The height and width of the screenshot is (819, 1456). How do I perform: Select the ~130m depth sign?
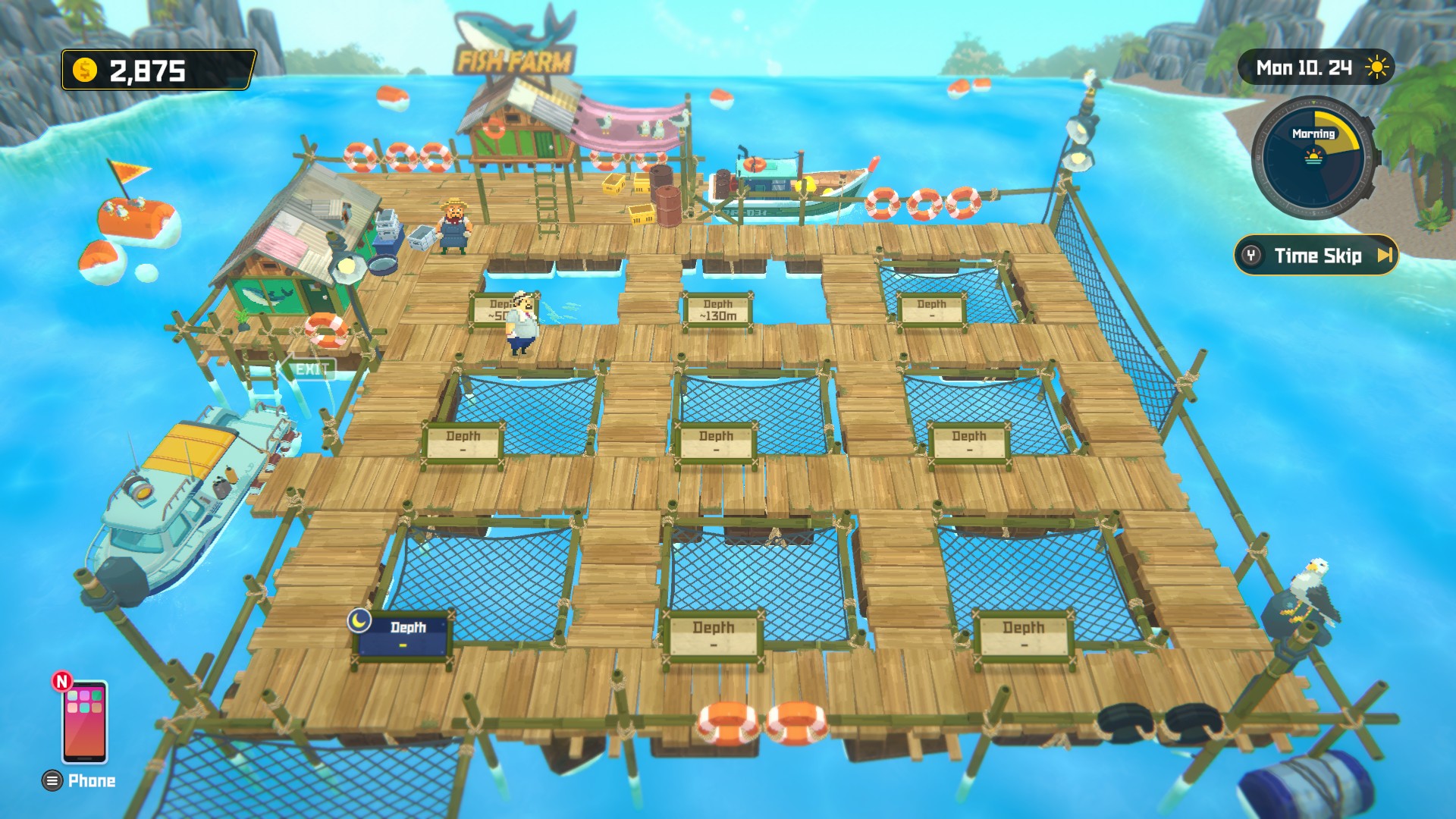coord(717,310)
